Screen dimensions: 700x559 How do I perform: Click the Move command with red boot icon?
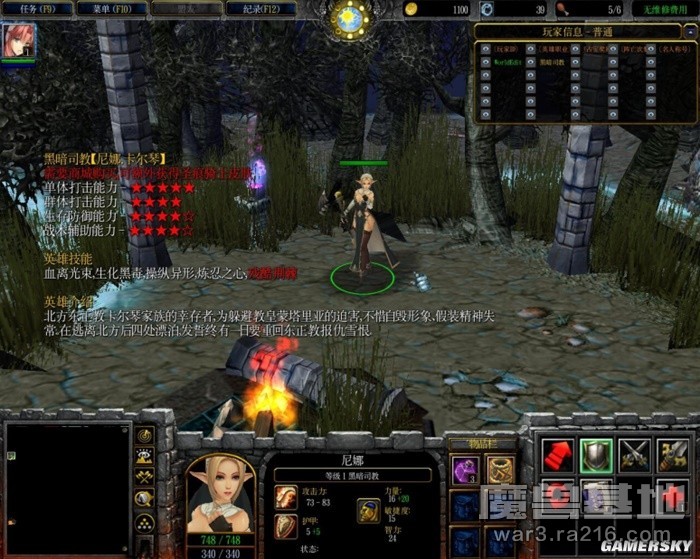point(557,454)
